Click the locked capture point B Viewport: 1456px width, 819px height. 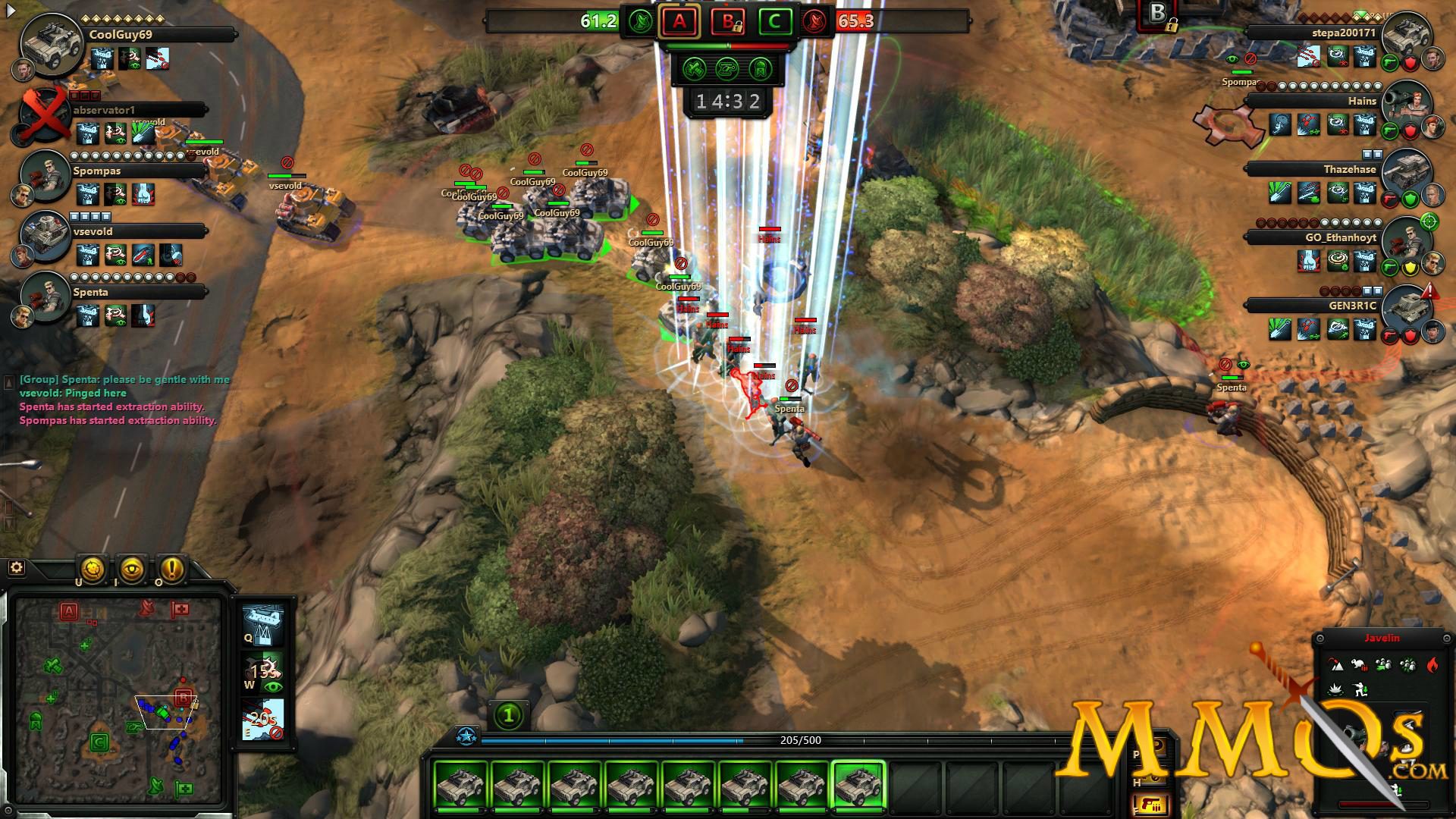pyautogui.click(x=726, y=22)
